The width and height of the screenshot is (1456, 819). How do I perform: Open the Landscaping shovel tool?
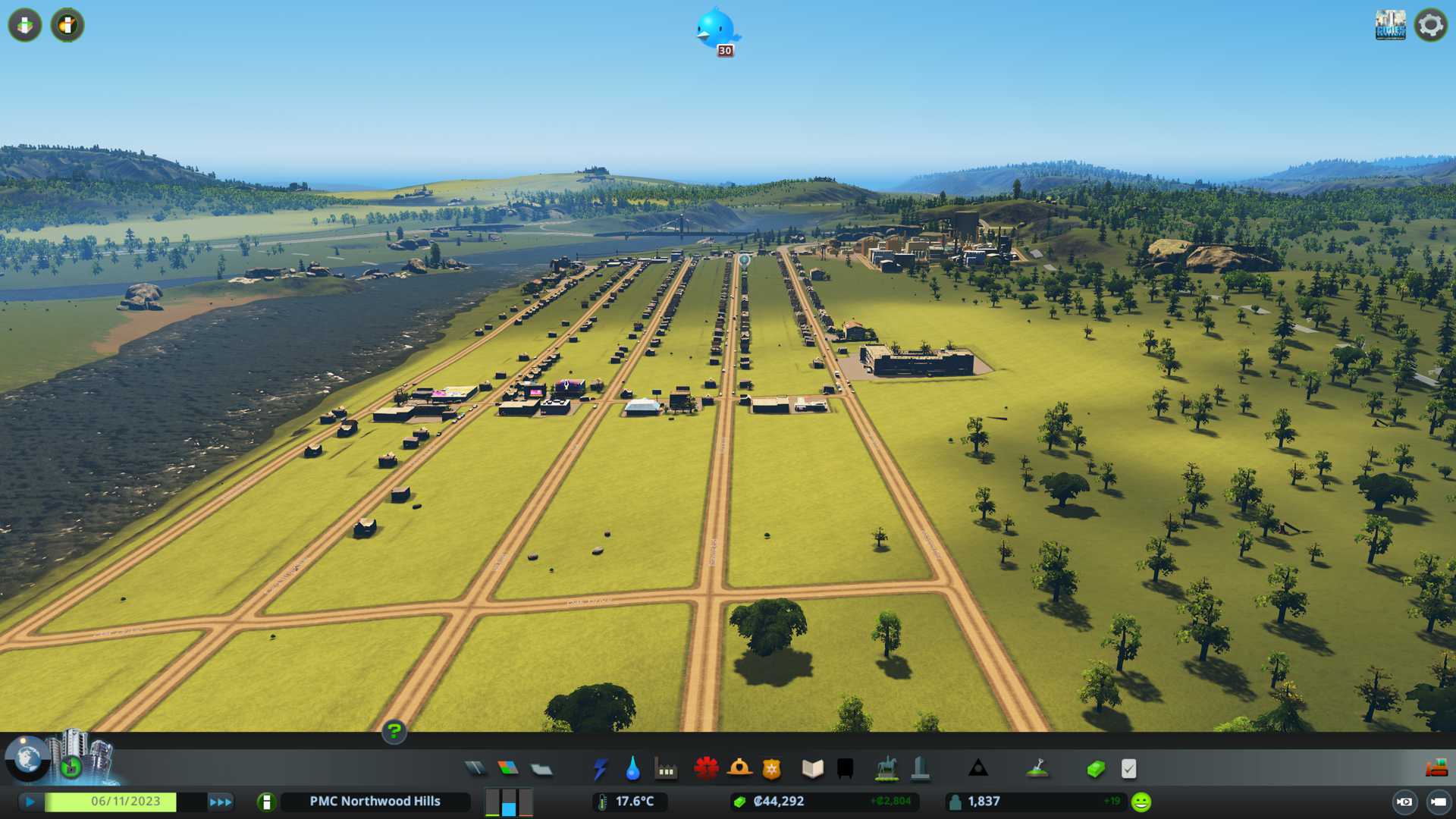[x=1037, y=769]
